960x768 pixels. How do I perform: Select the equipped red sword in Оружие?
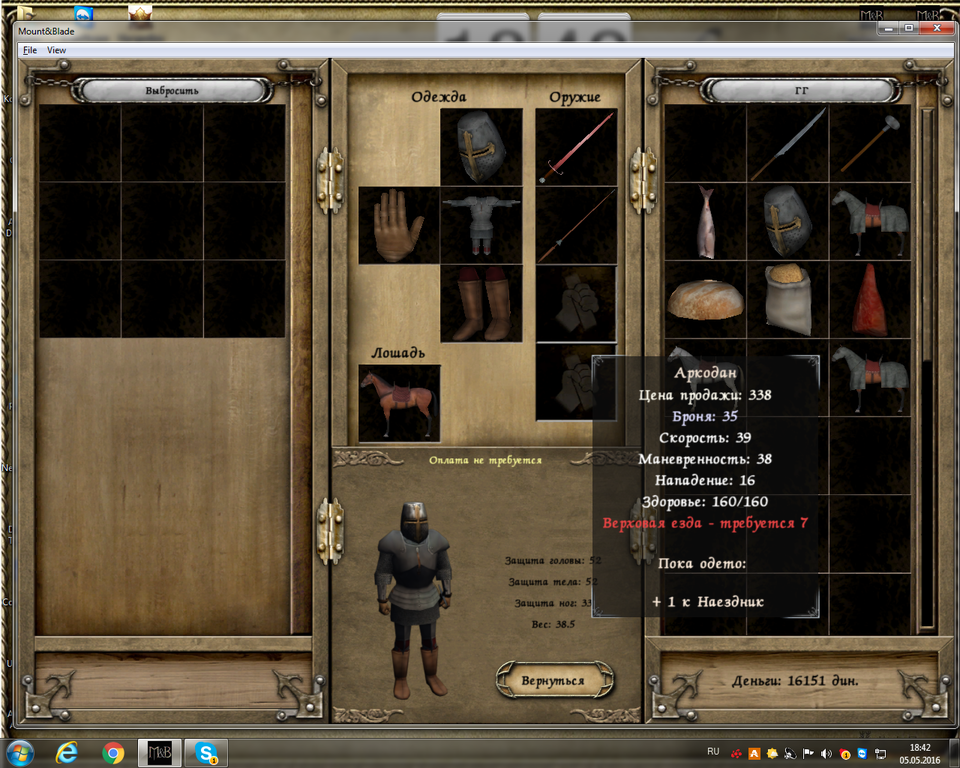tap(576, 146)
